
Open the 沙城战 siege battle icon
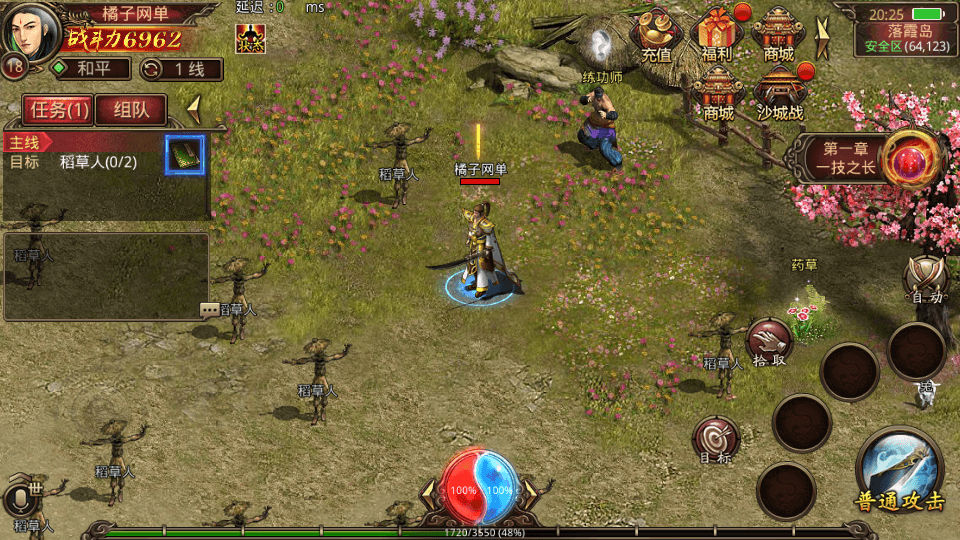click(x=780, y=93)
